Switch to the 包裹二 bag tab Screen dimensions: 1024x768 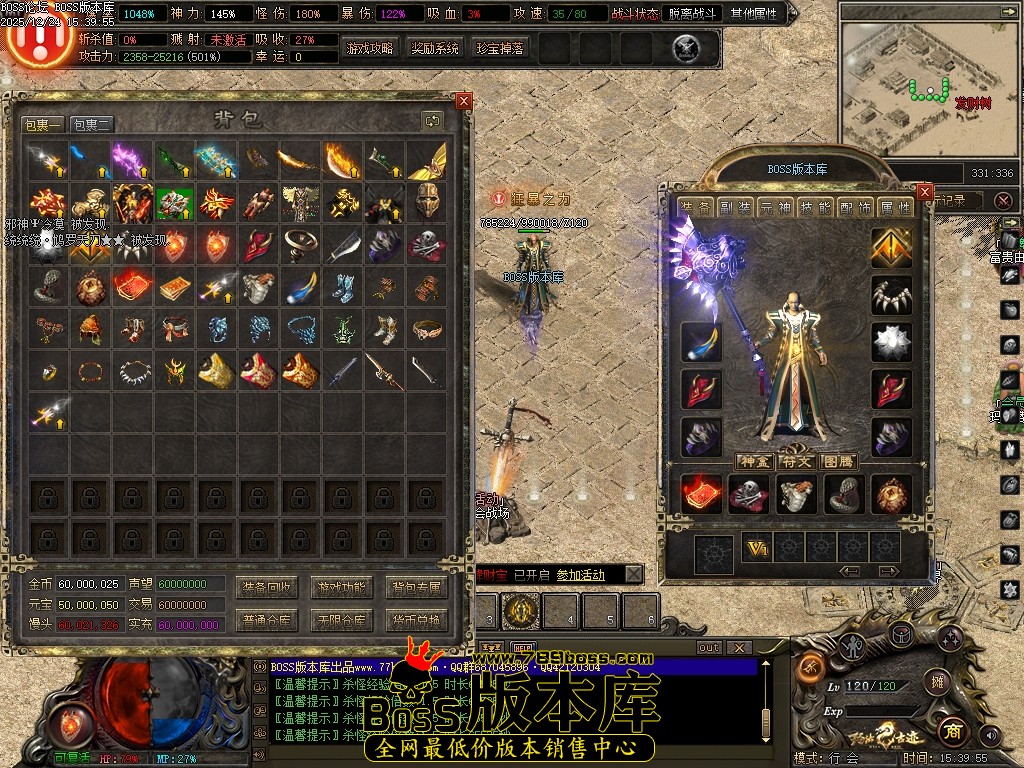click(92, 124)
